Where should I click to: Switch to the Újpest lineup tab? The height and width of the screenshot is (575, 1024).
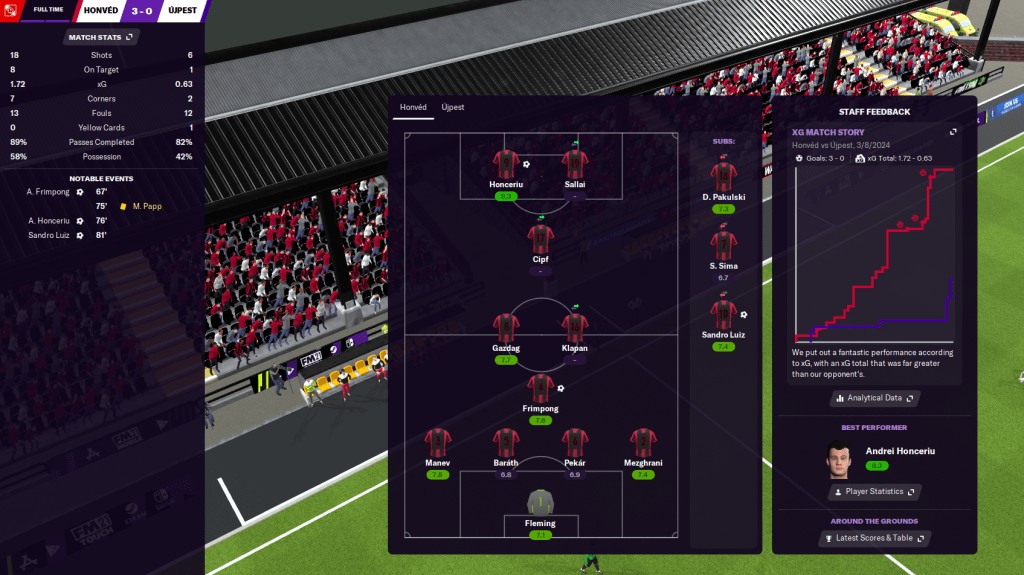[x=453, y=107]
